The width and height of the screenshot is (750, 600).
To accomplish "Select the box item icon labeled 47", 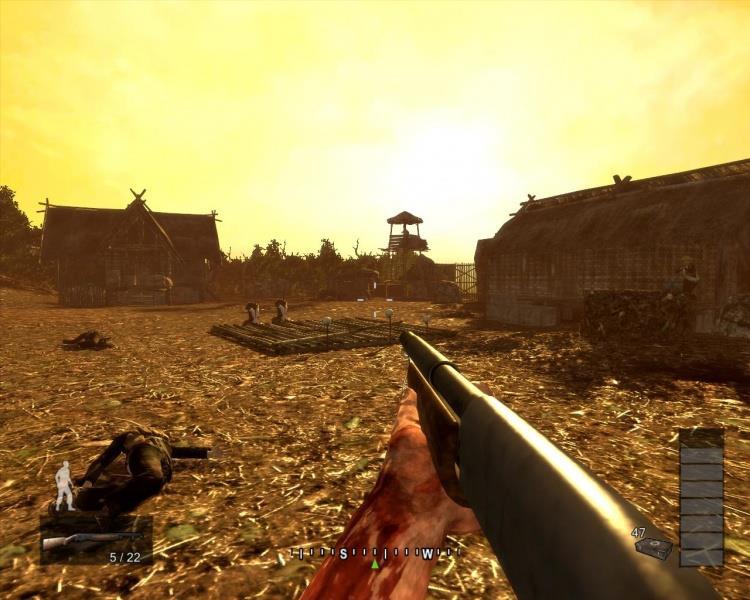I will coord(655,548).
